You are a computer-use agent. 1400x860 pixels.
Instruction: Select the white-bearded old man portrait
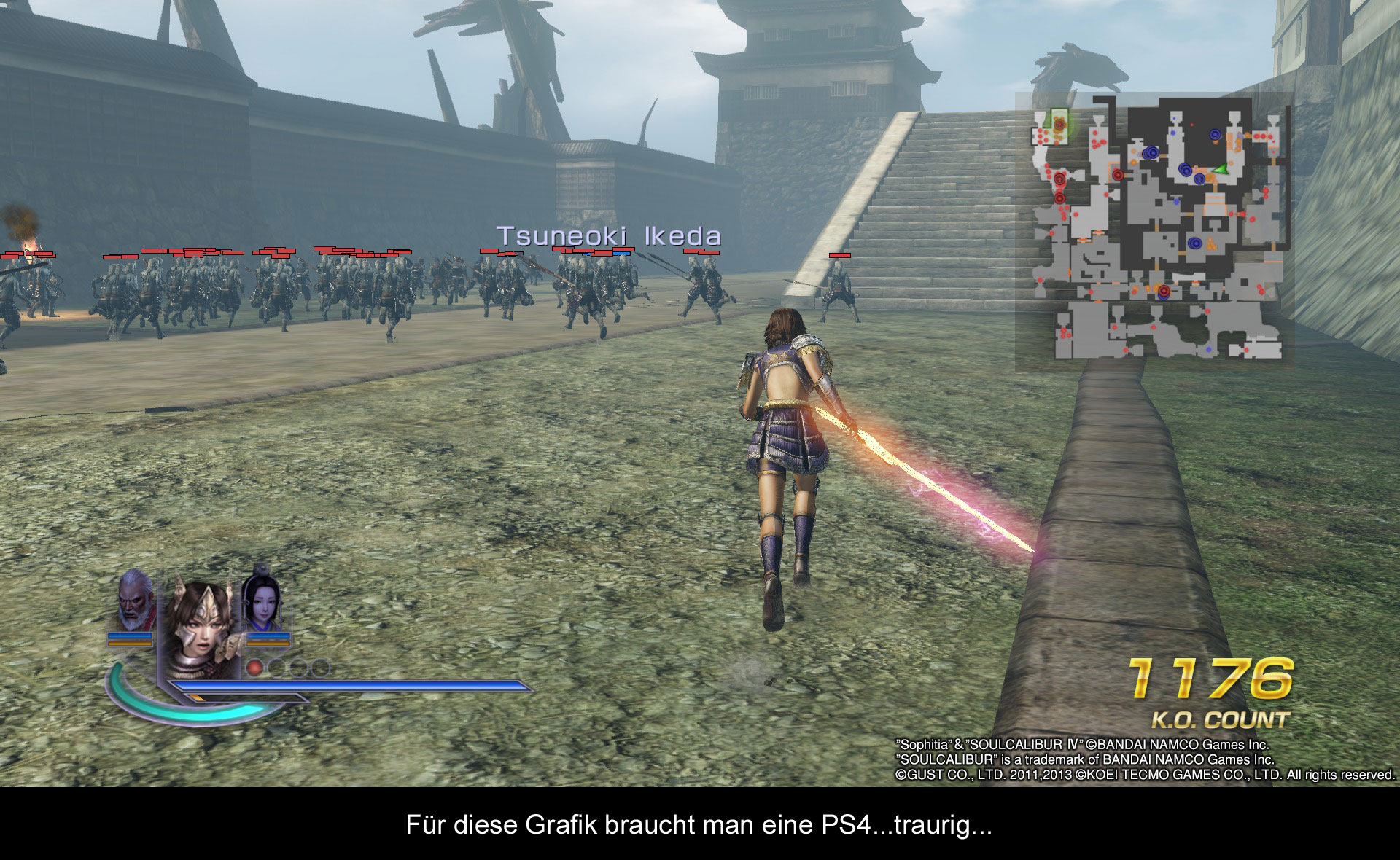click(134, 600)
